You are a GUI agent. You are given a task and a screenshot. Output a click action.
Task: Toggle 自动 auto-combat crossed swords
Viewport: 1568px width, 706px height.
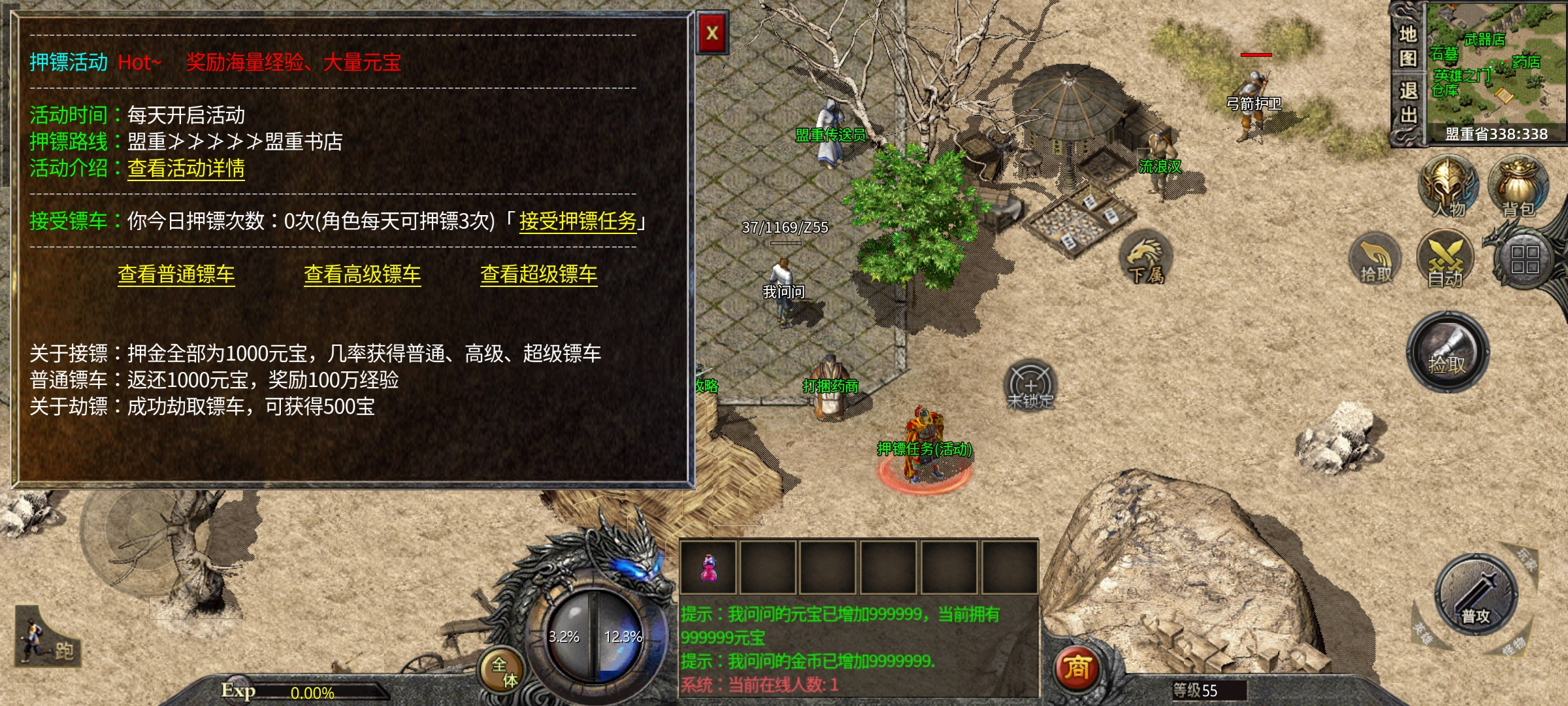click(1445, 260)
